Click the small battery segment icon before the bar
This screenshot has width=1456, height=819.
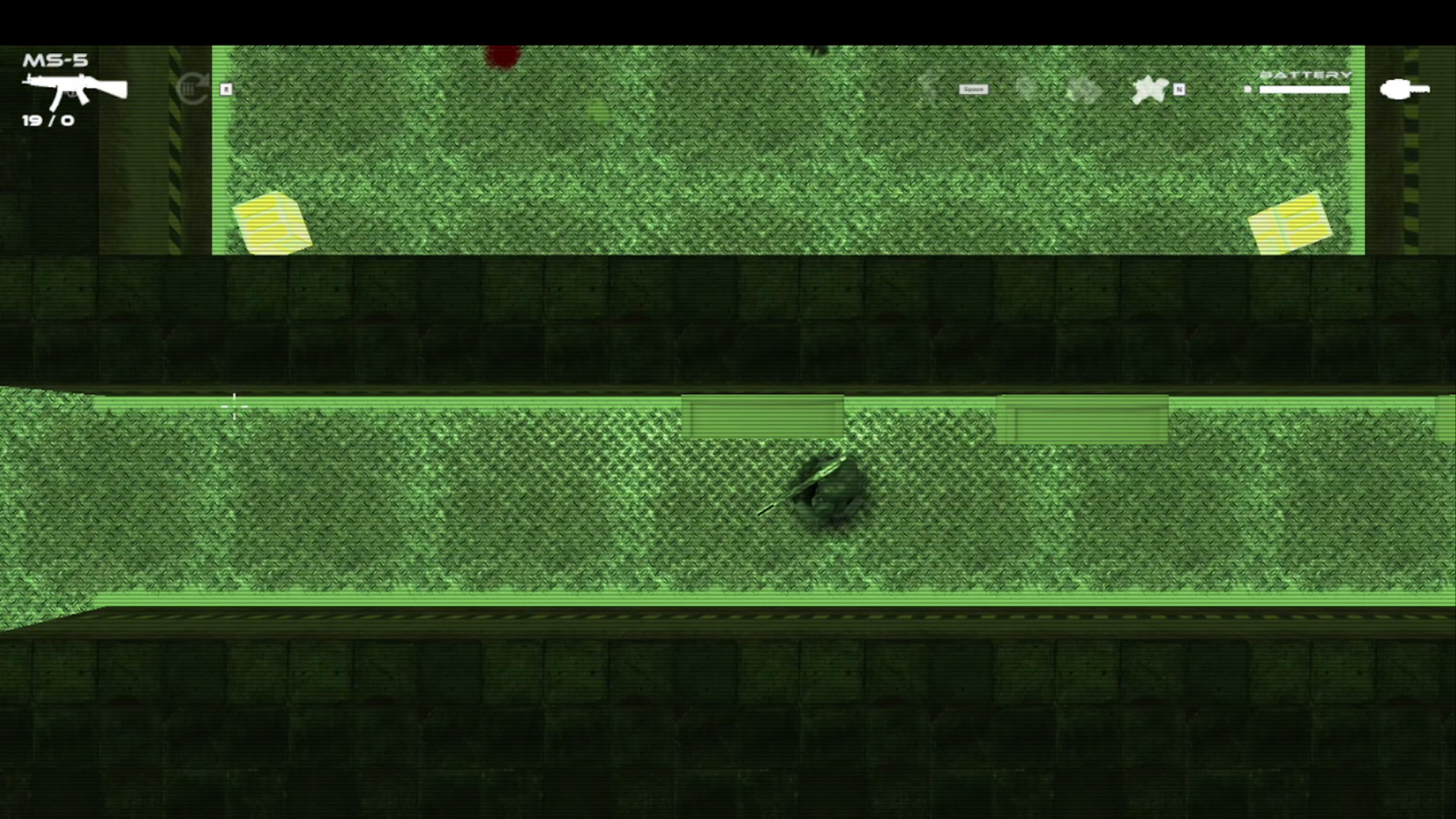pyautogui.click(x=1247, y=89)
